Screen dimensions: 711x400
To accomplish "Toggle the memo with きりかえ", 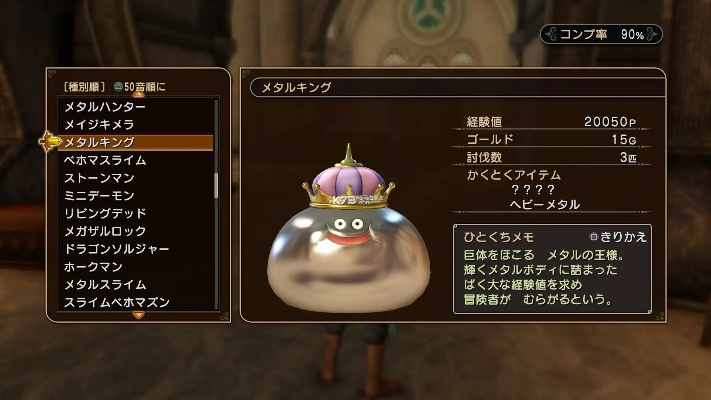I will click(x=622, y=237).
